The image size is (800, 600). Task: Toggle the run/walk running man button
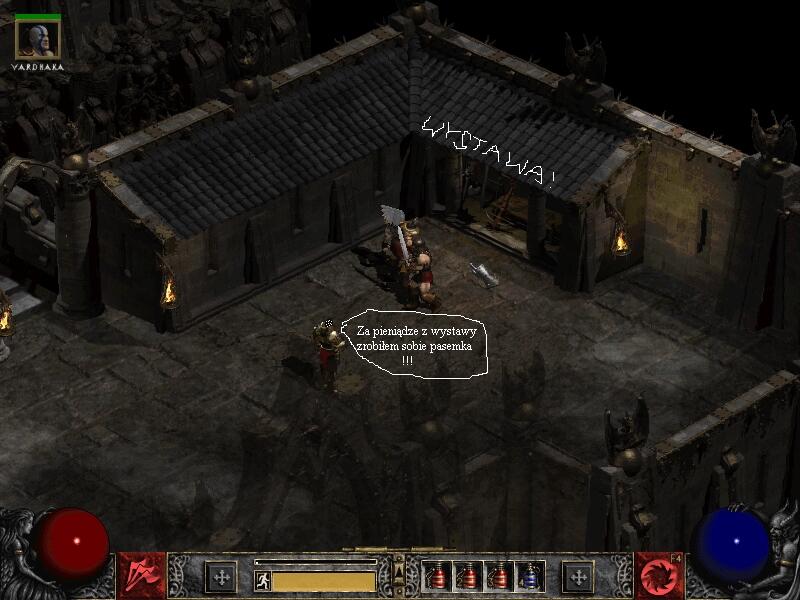coord(262,580)
